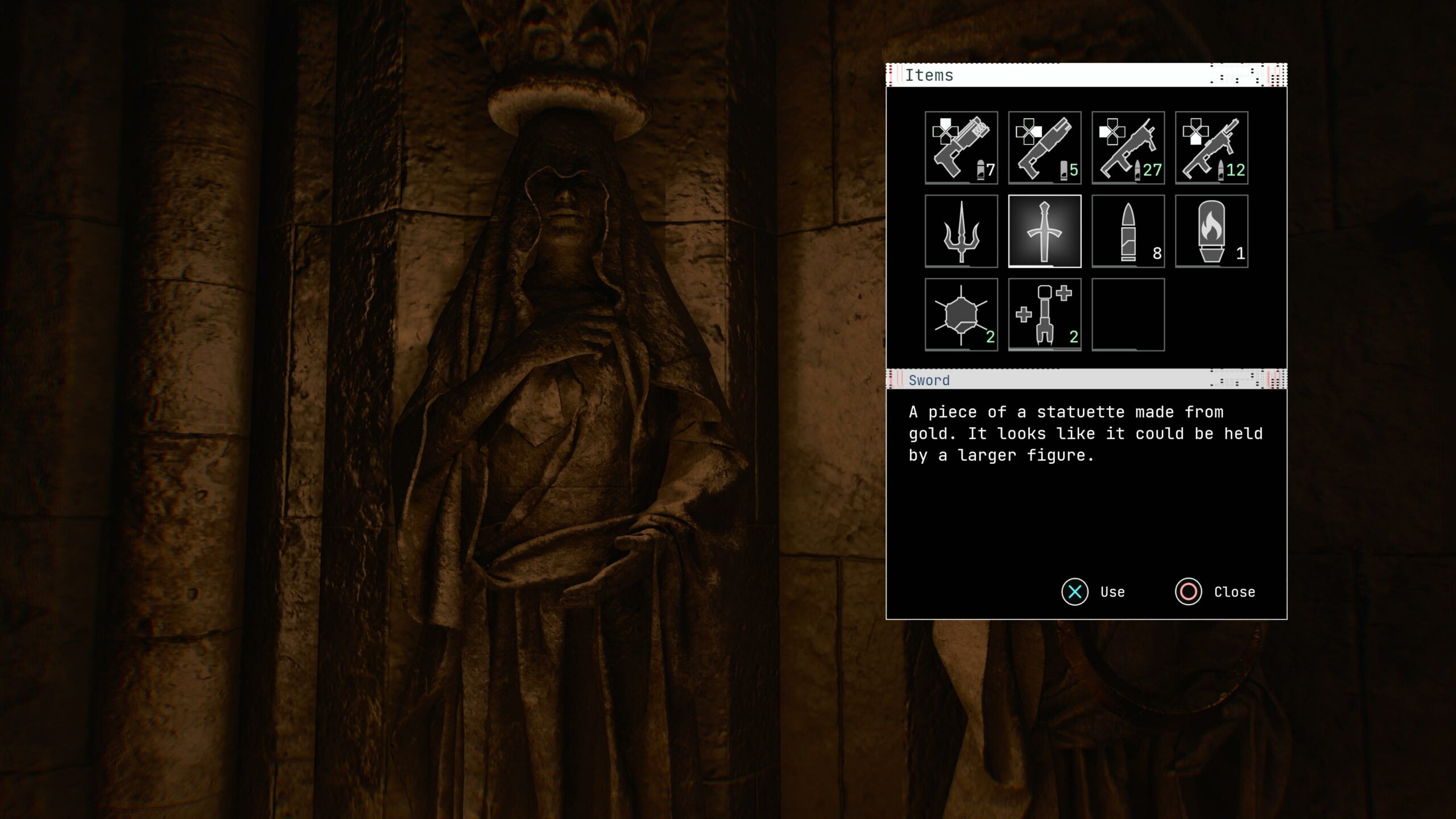The height and width of the screenshot is (819, 1456).
Task: Click the highlighted Sword item slot
Action: [1044, 231]
